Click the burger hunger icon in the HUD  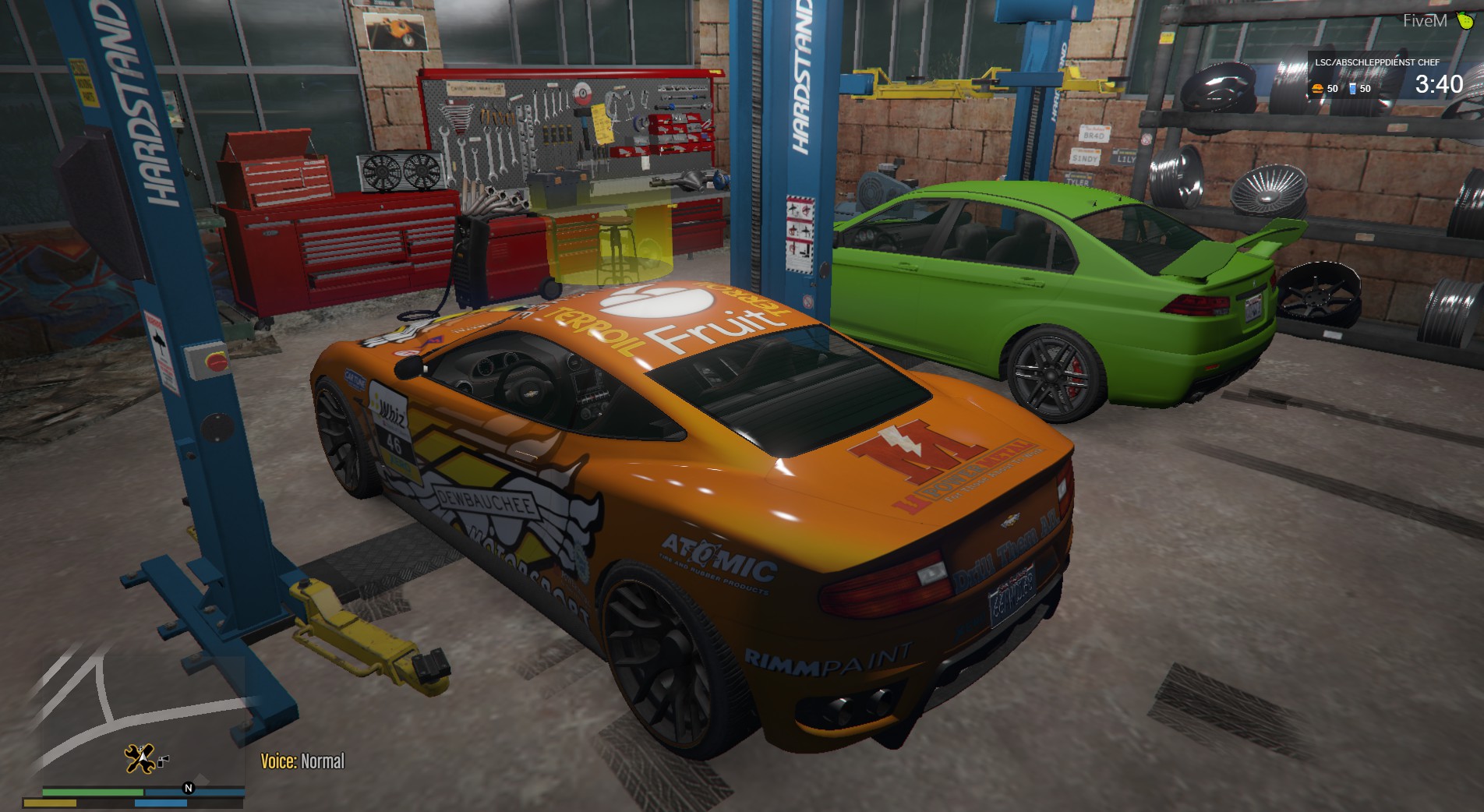tap(1316, 88)
